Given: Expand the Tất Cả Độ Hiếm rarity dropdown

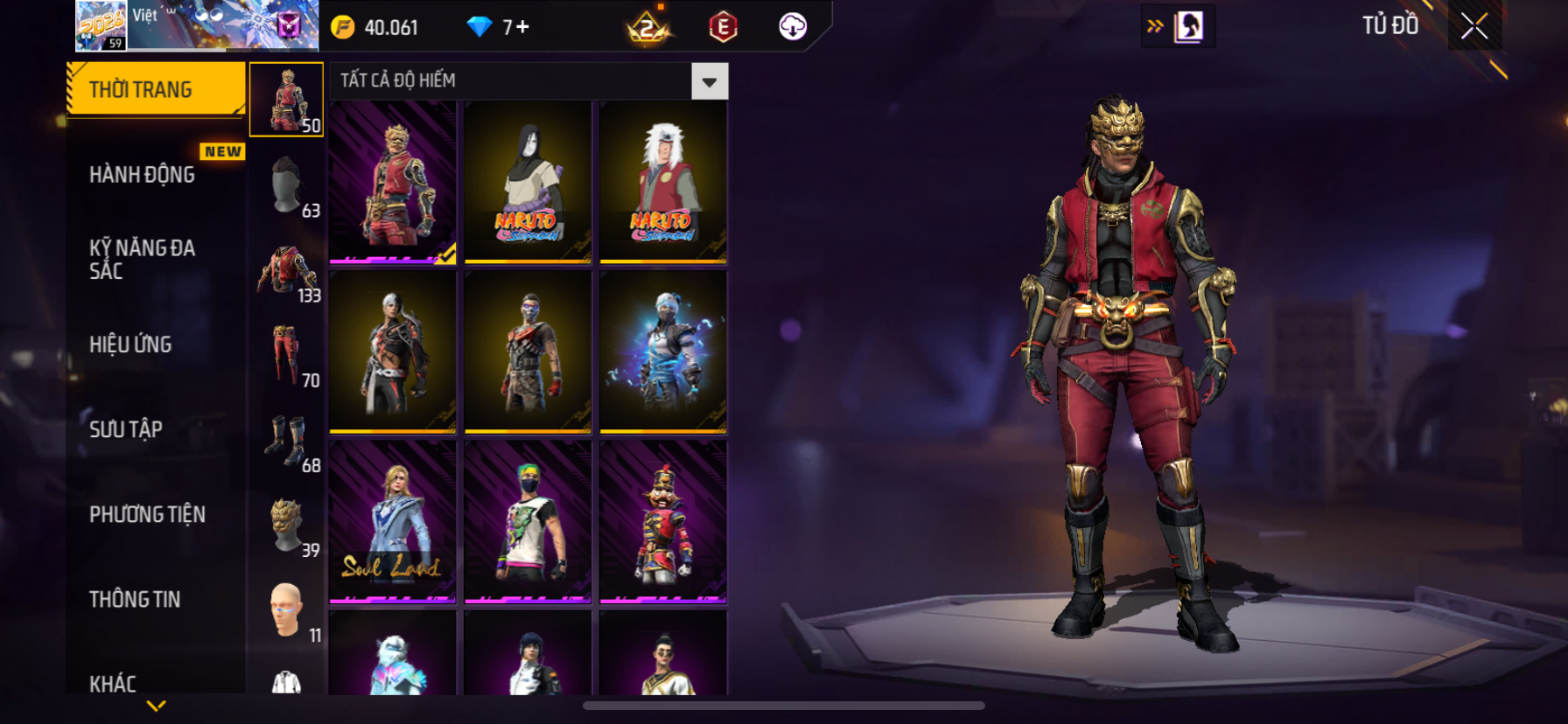Looking at the screenshot, I should (709, 81).
